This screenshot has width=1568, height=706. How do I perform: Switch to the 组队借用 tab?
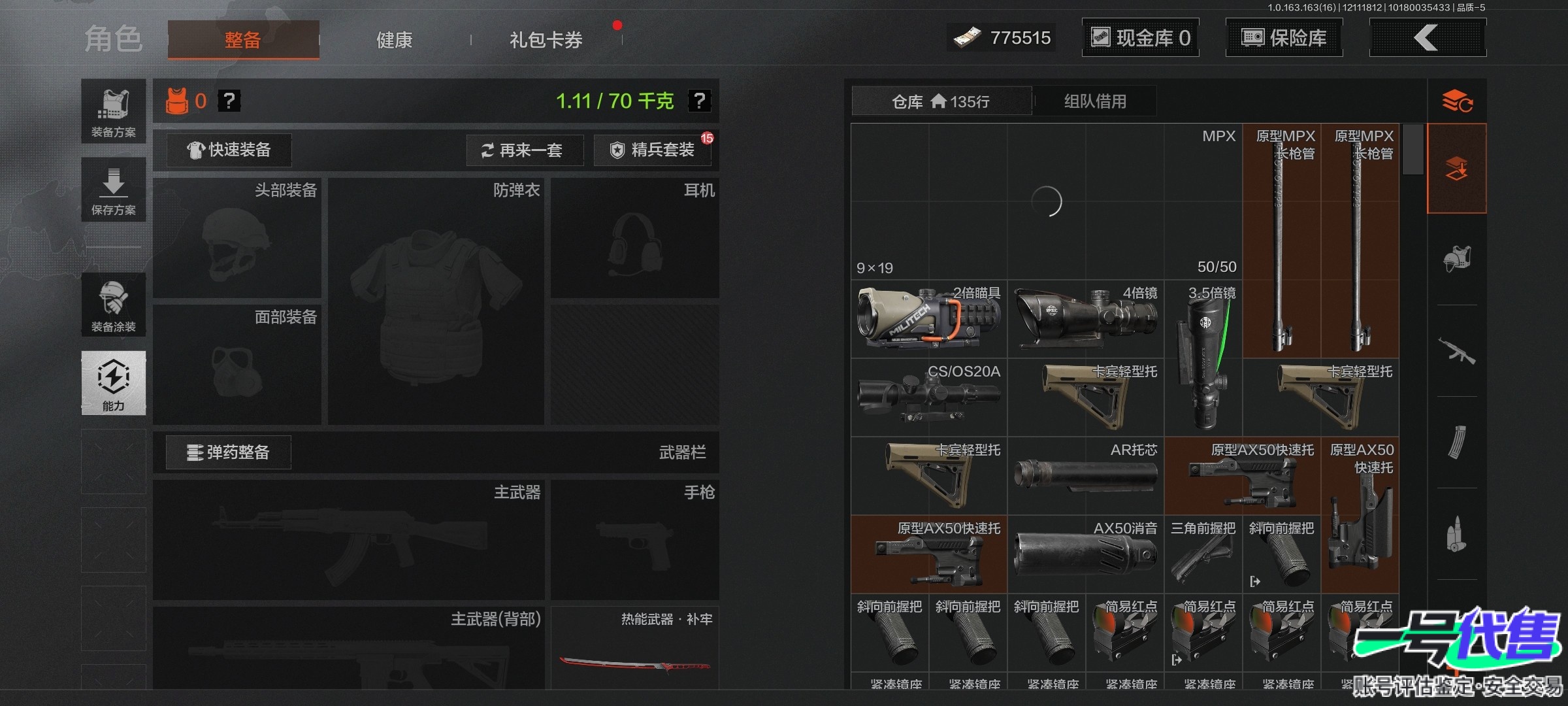click(x=1095, y=101)
